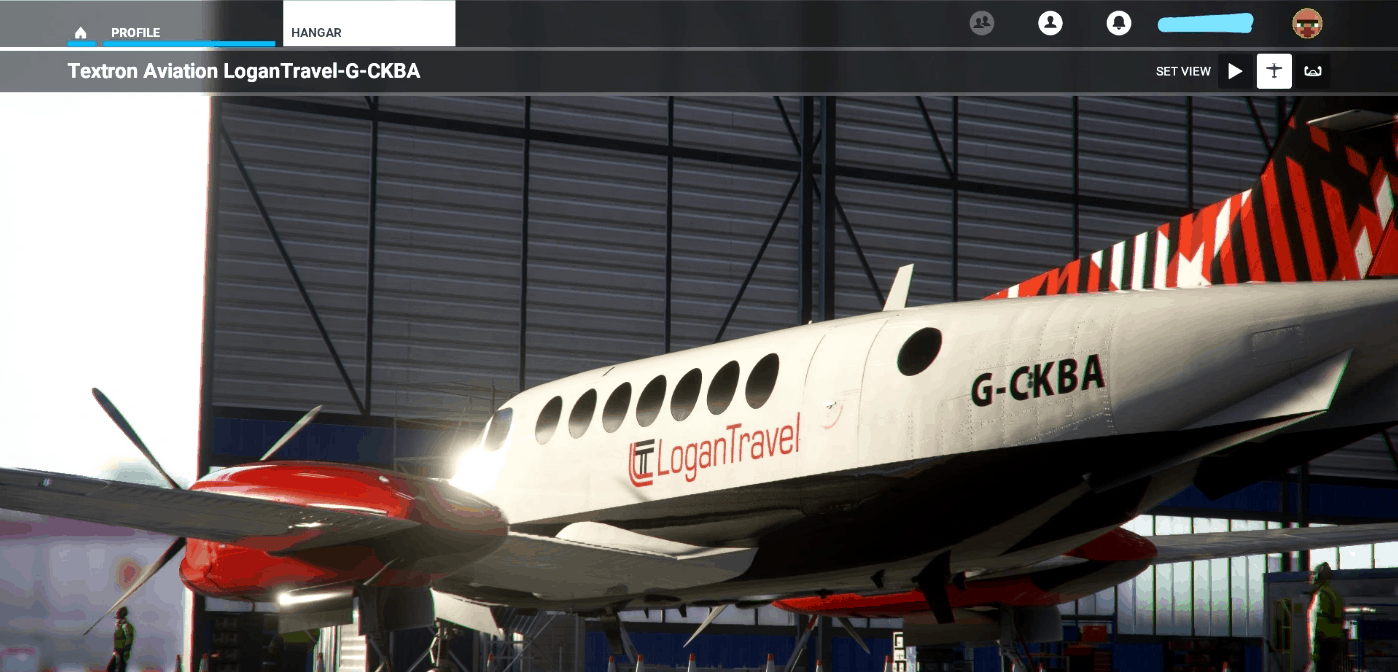Show notifications via the bell icon

(1118, 23)
